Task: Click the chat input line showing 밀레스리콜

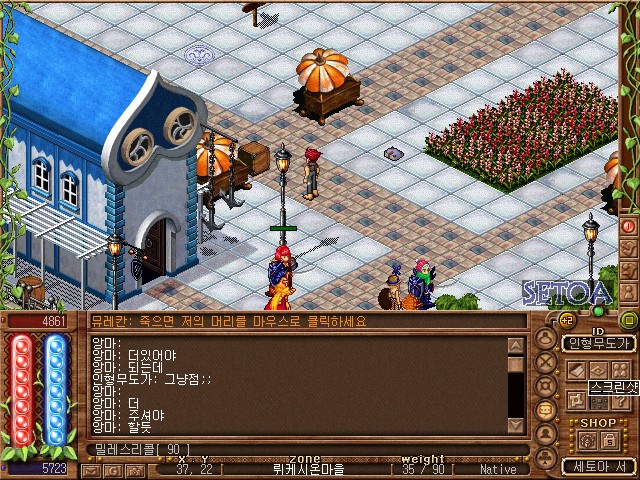Action: click(300, 448)
